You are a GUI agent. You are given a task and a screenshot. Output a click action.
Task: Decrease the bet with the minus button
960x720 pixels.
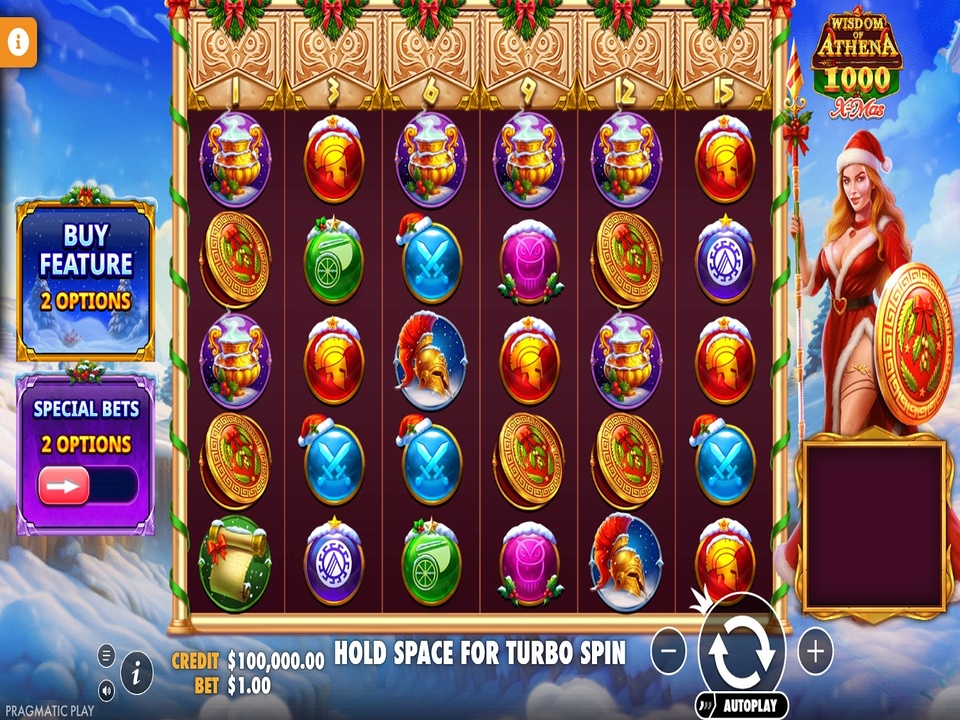click(x=669, y=652)
